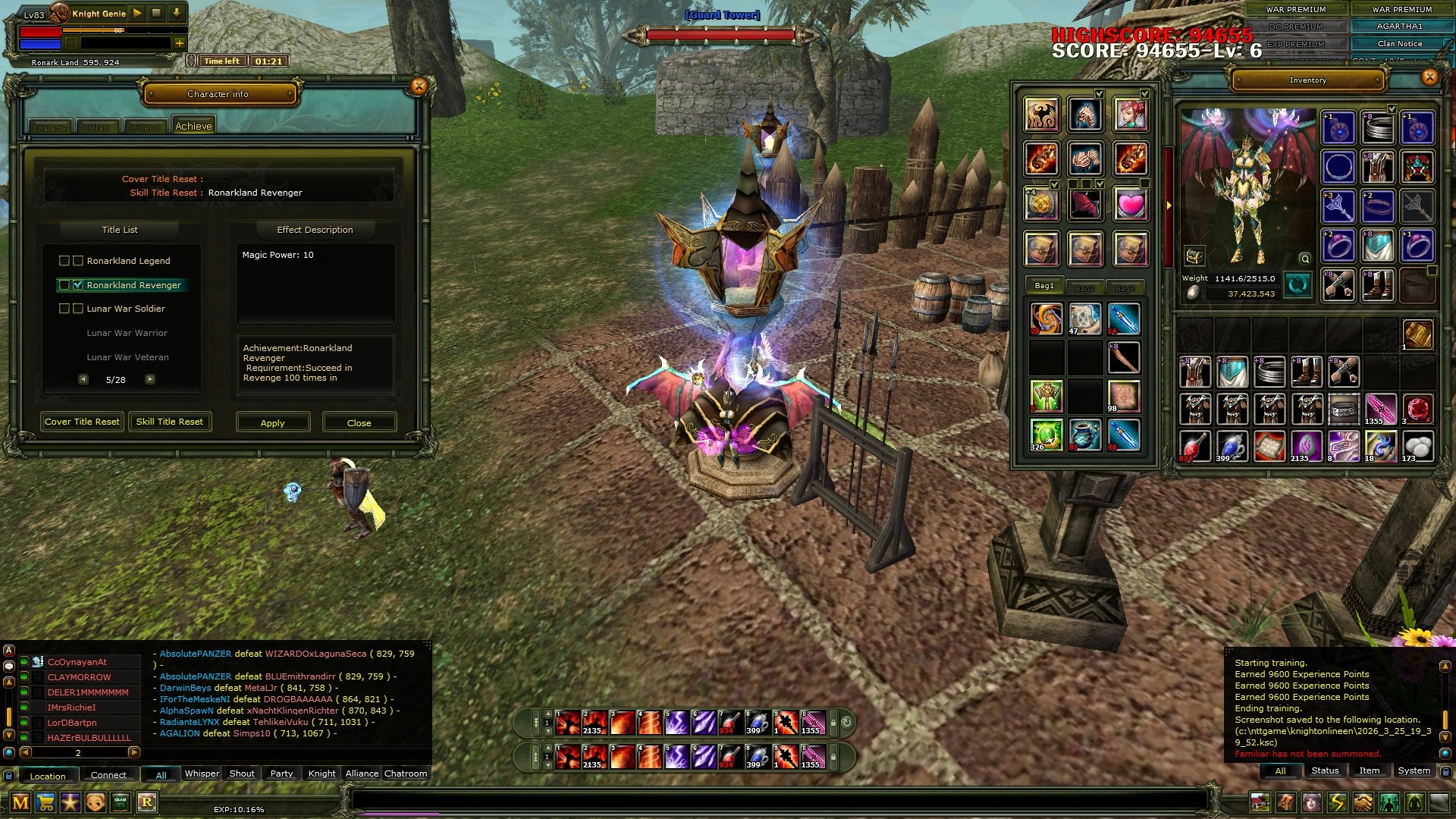Image resolution: width=1456 pixels, height=819 pixels.
Task: Click the lightning skill icon bottom right
Action: tap(1336, 803)
